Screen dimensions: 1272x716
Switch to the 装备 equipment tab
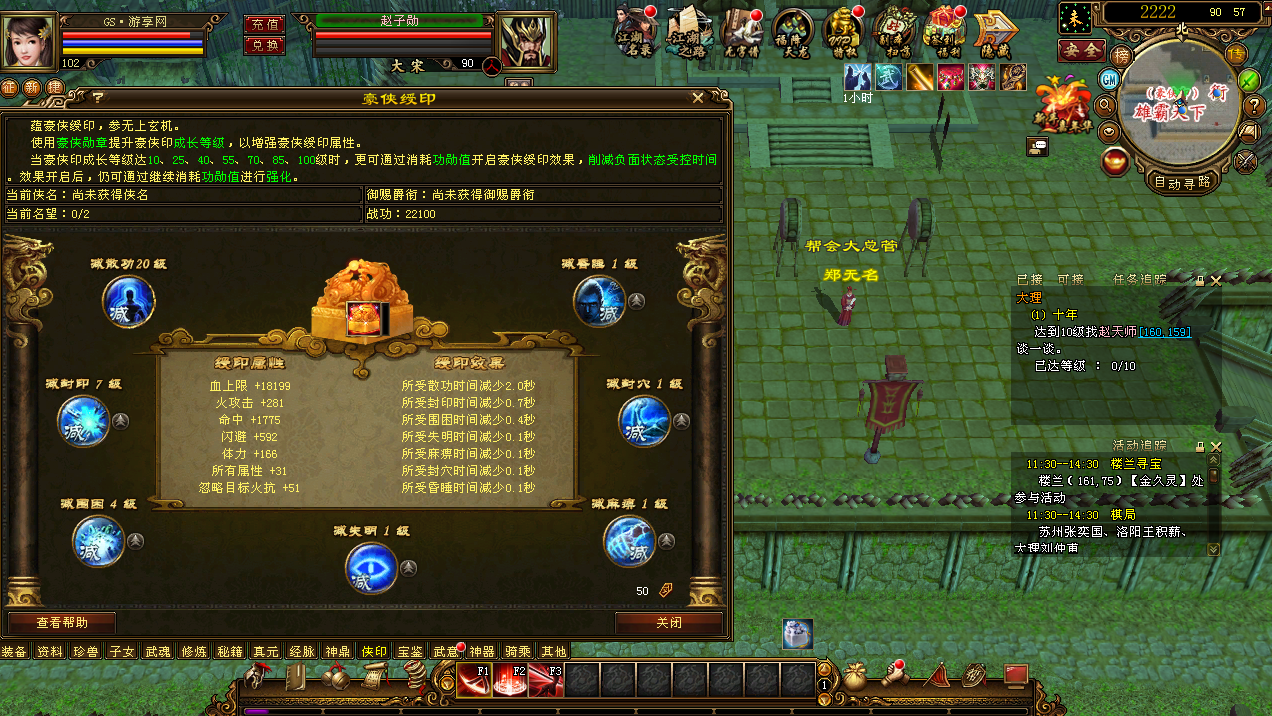tap(14, 652)
